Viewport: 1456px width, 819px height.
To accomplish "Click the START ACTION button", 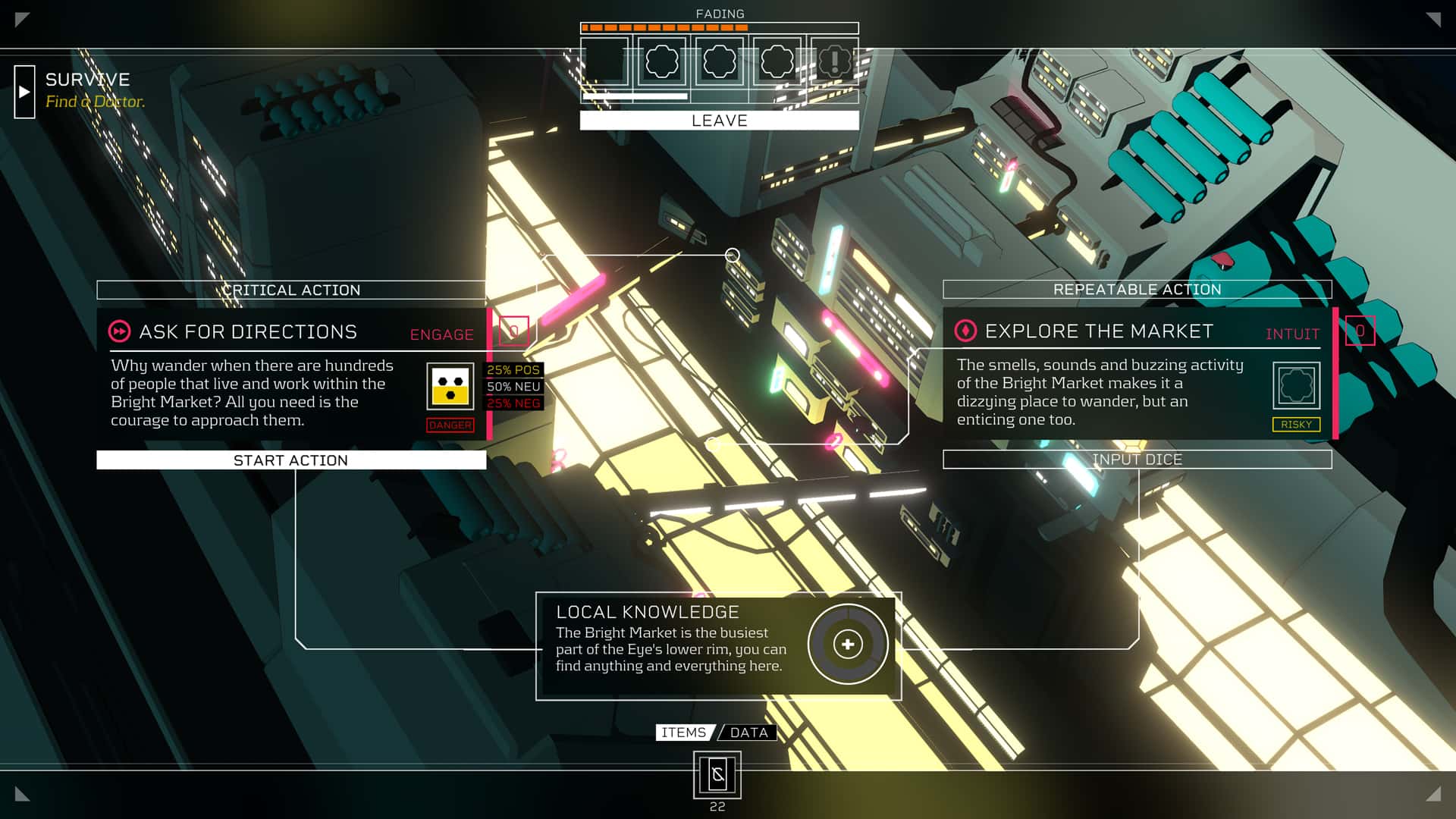I will pos(291,460).
